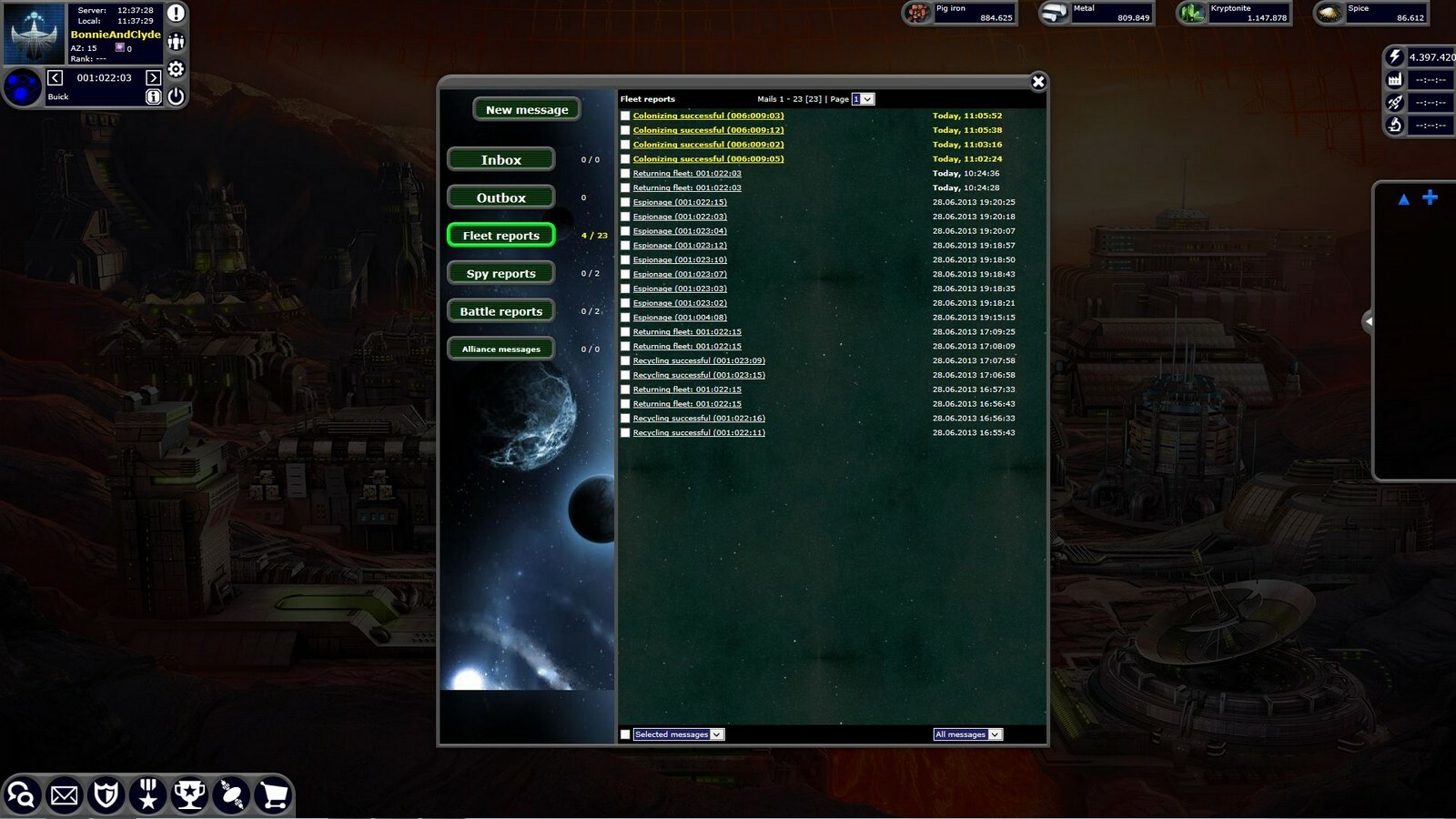Switch to Spy reports
The height and width of the screenshot is (819, 1456).
(500, 273)
